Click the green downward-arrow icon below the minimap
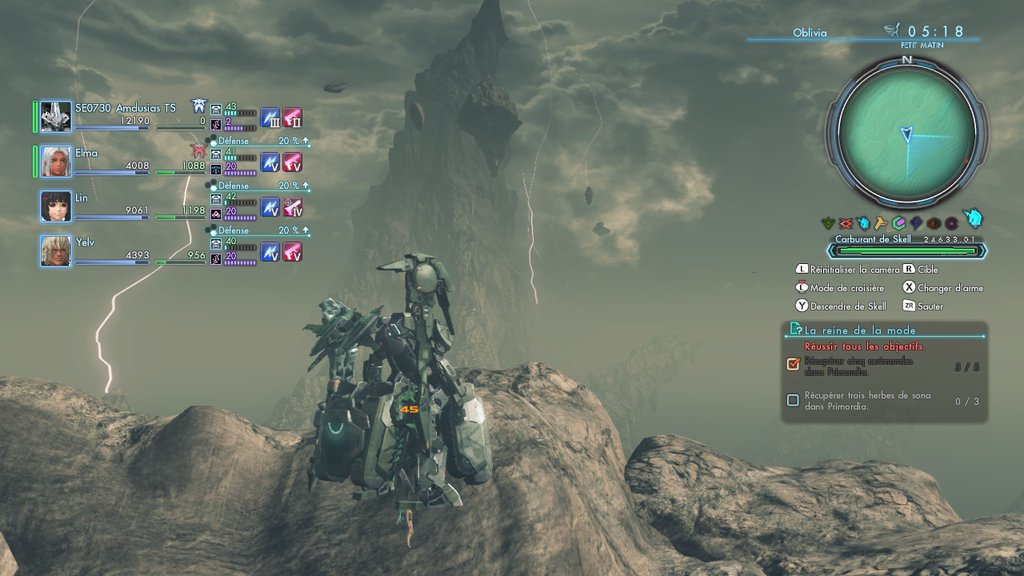This screenshot has height=576, width=1024. point(827,223)
